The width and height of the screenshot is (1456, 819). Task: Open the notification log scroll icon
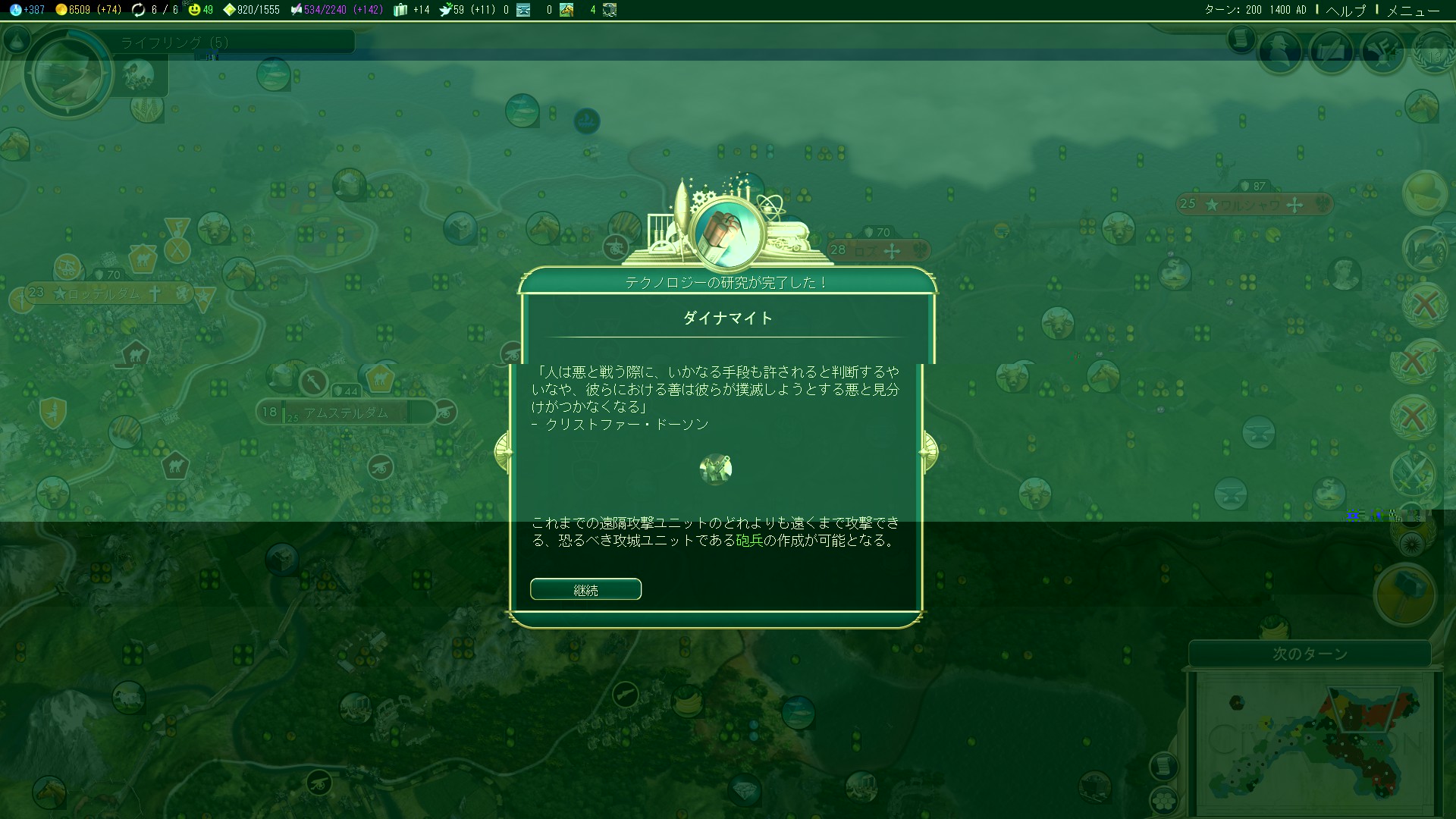coord(1241,38)
